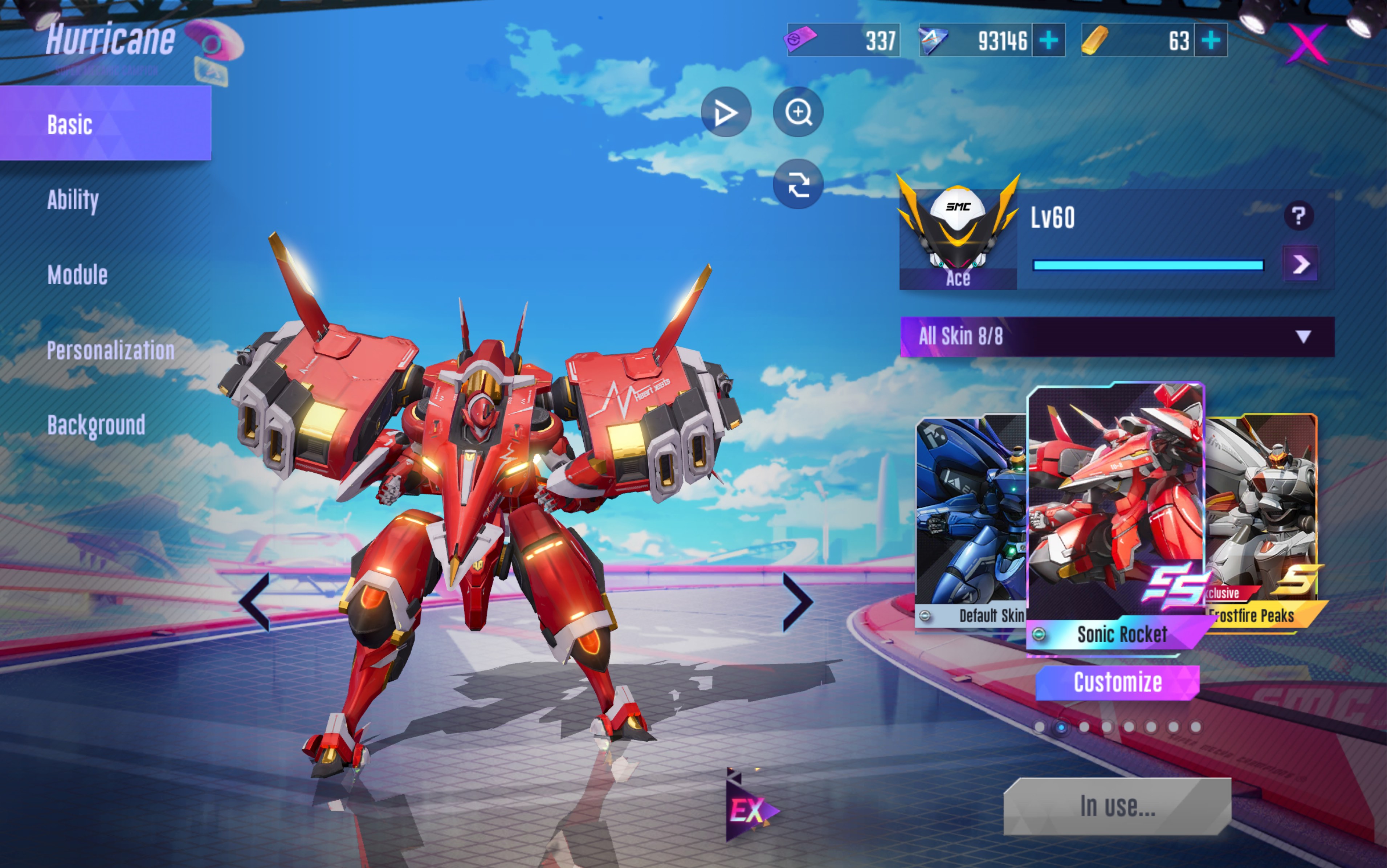Switch to the Ability tab

click(x=73, y=200)
